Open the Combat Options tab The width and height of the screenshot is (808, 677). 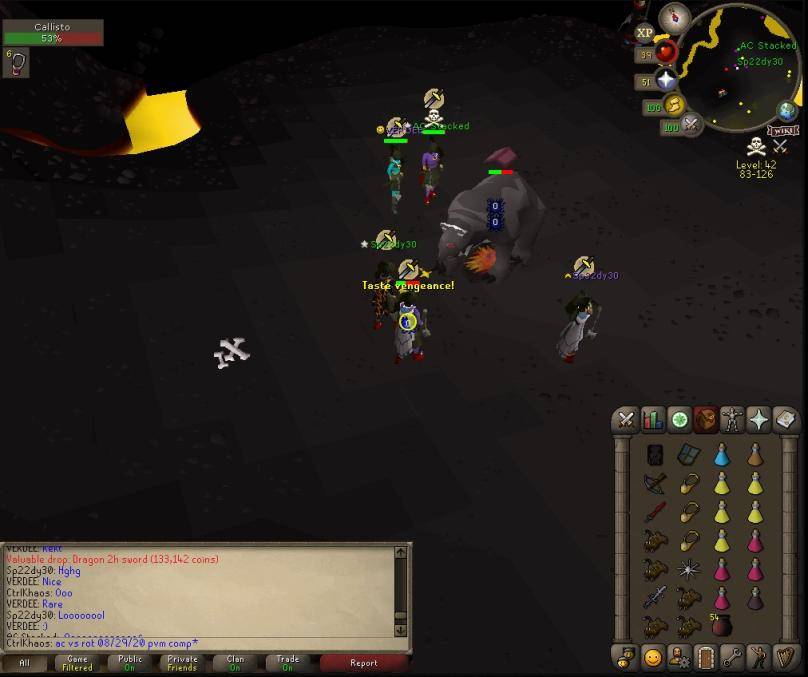(626, 420)
